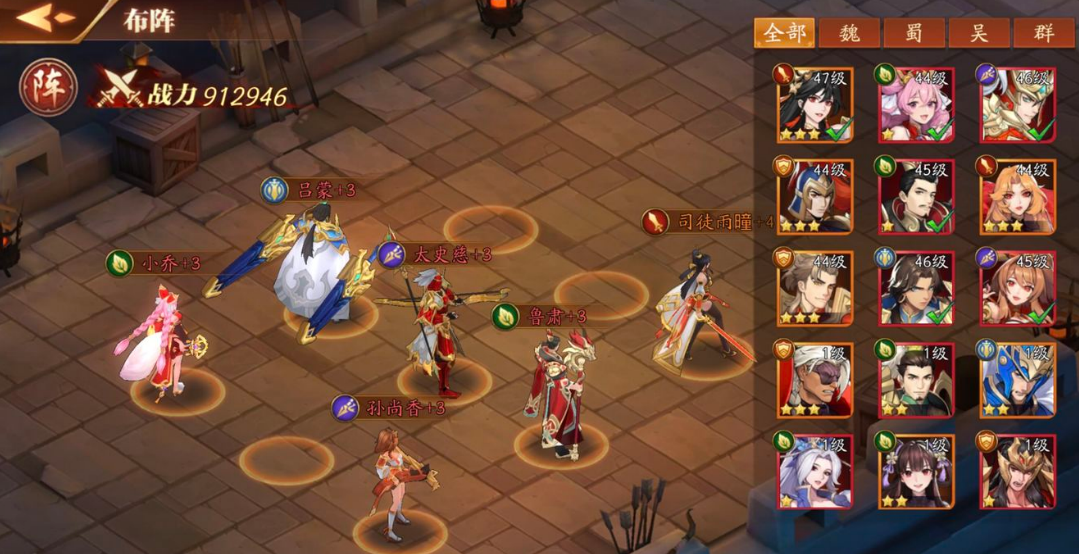This screenshot has width=1079, height=554.
Task: Choose the pink-haired girl hero portrait
Action: (916, 104)
